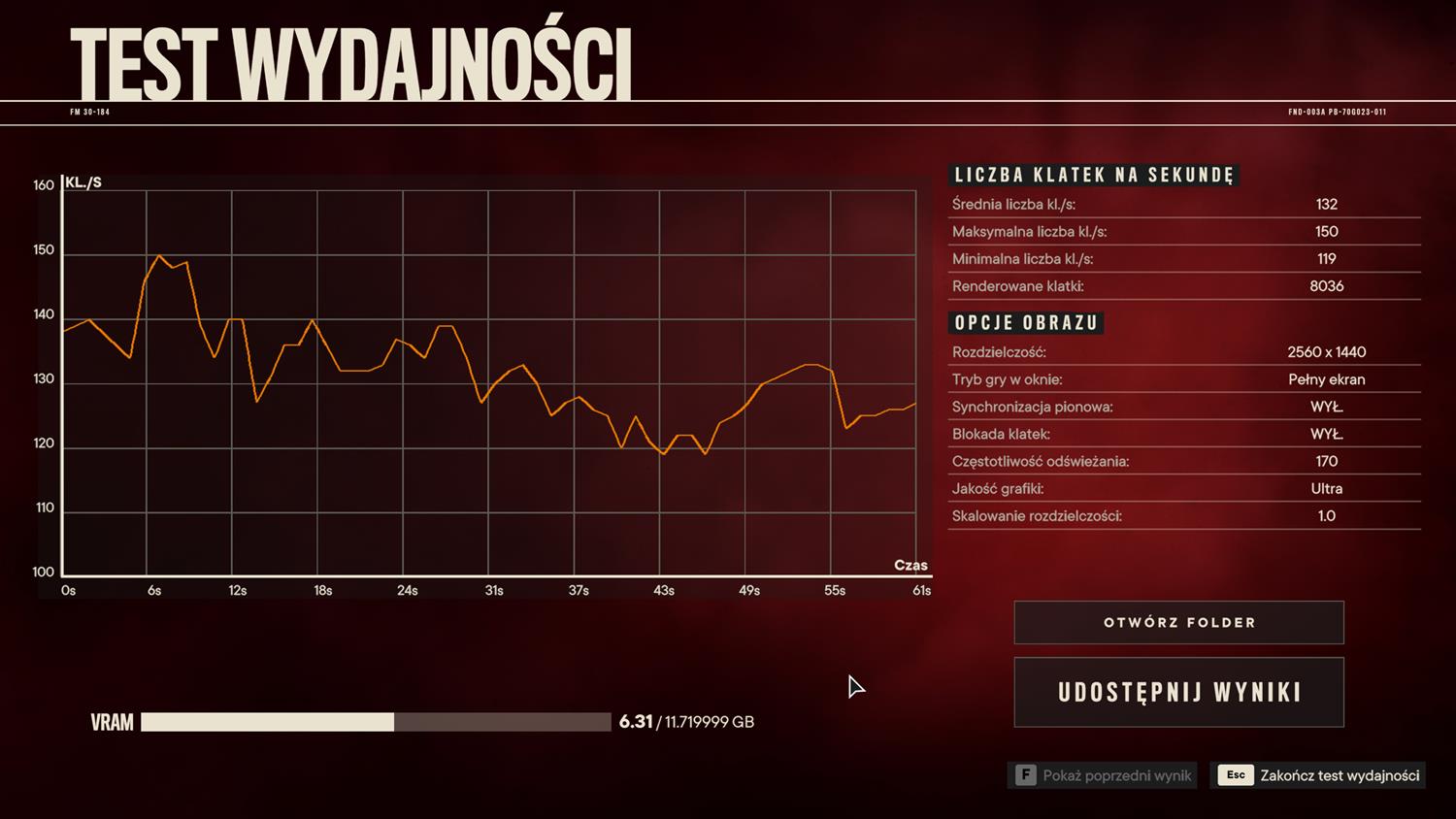The image size is (1456, 819).
Task: Open the results folder with Otwórz folder
Action: (1178, 623)
